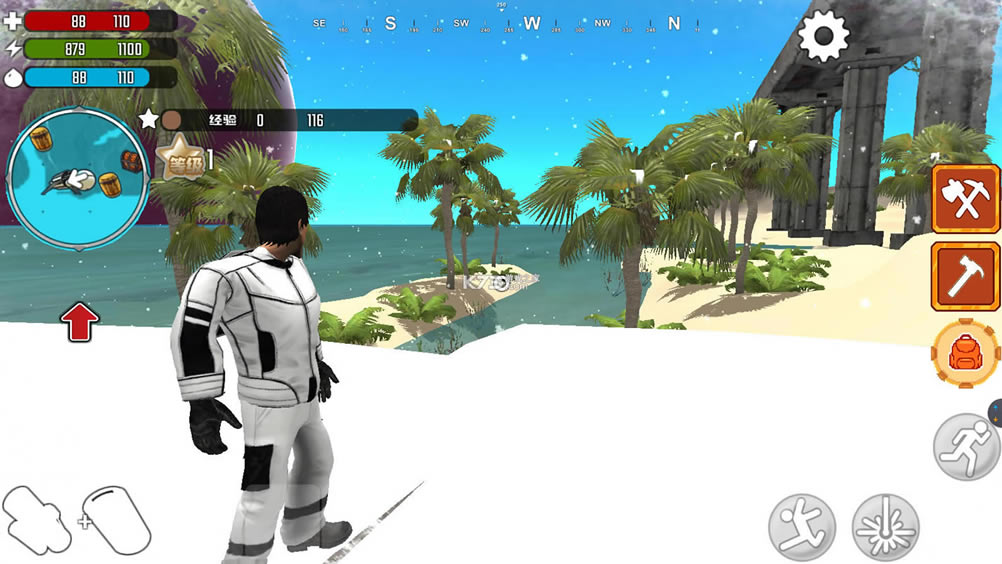The height and width of the screenshot is (564, 1002).
Task: Open the crafting axe and pickaxe menu
Action: pyautogui.click(x=965, y=199)
